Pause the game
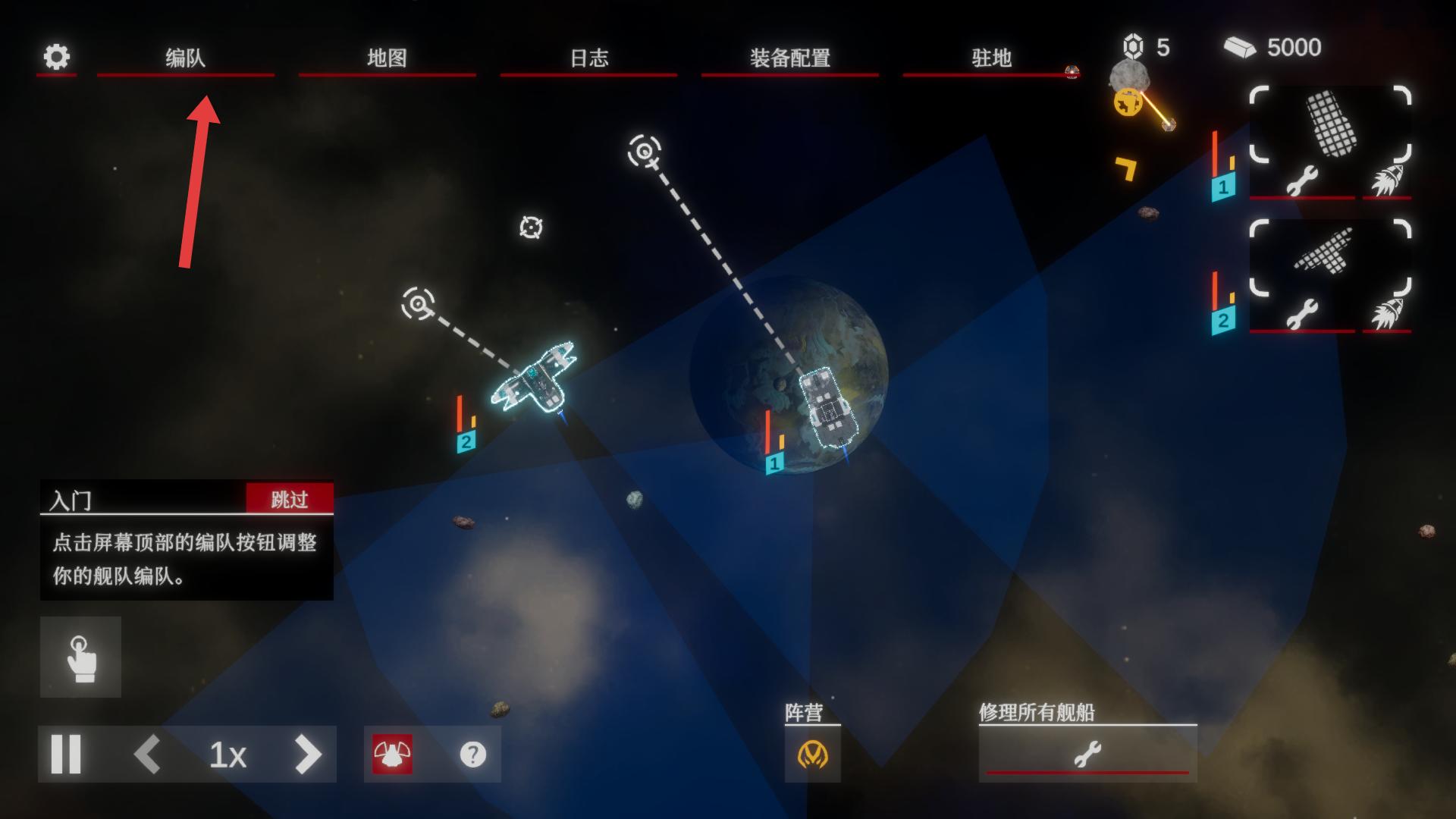 pyautogui.click(x=66, y=755)
